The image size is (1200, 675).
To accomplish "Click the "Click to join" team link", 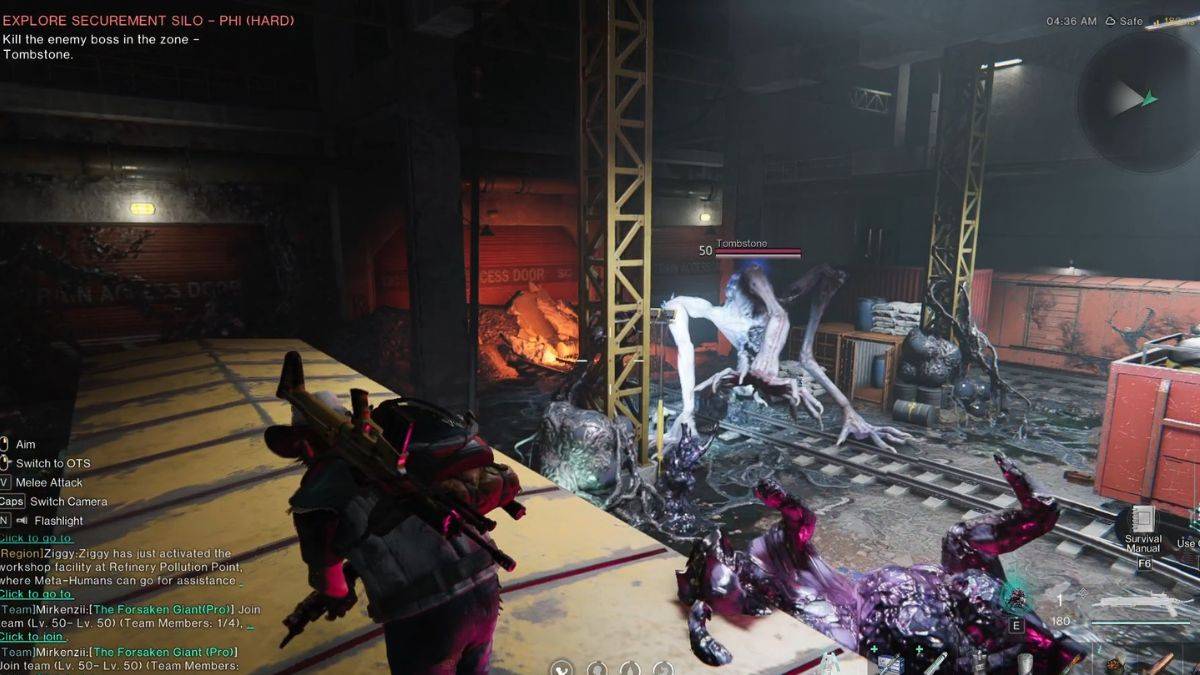I will pyautogui.click(x=33, y=636).
